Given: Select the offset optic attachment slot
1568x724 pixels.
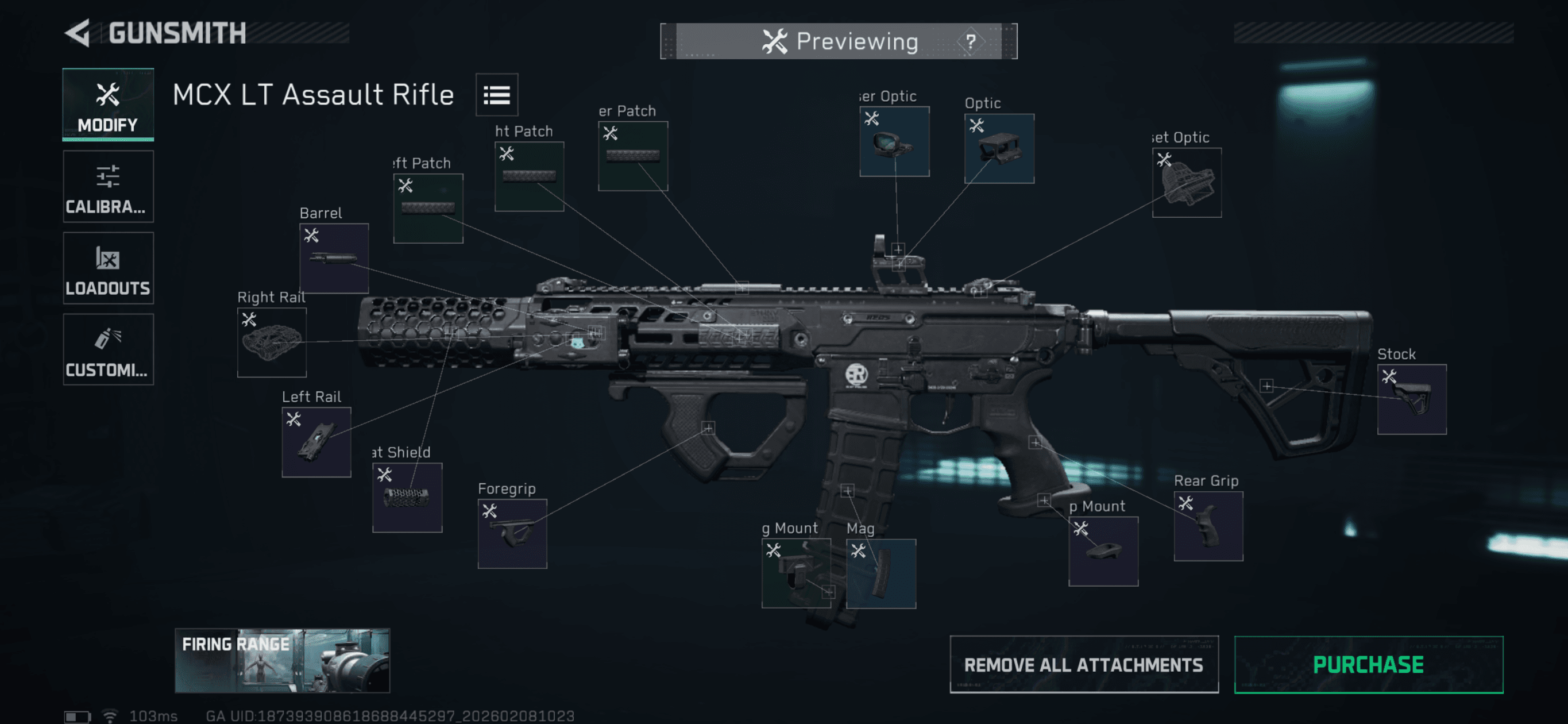Looking at the screenshot, I should (x=1187, y=183).
